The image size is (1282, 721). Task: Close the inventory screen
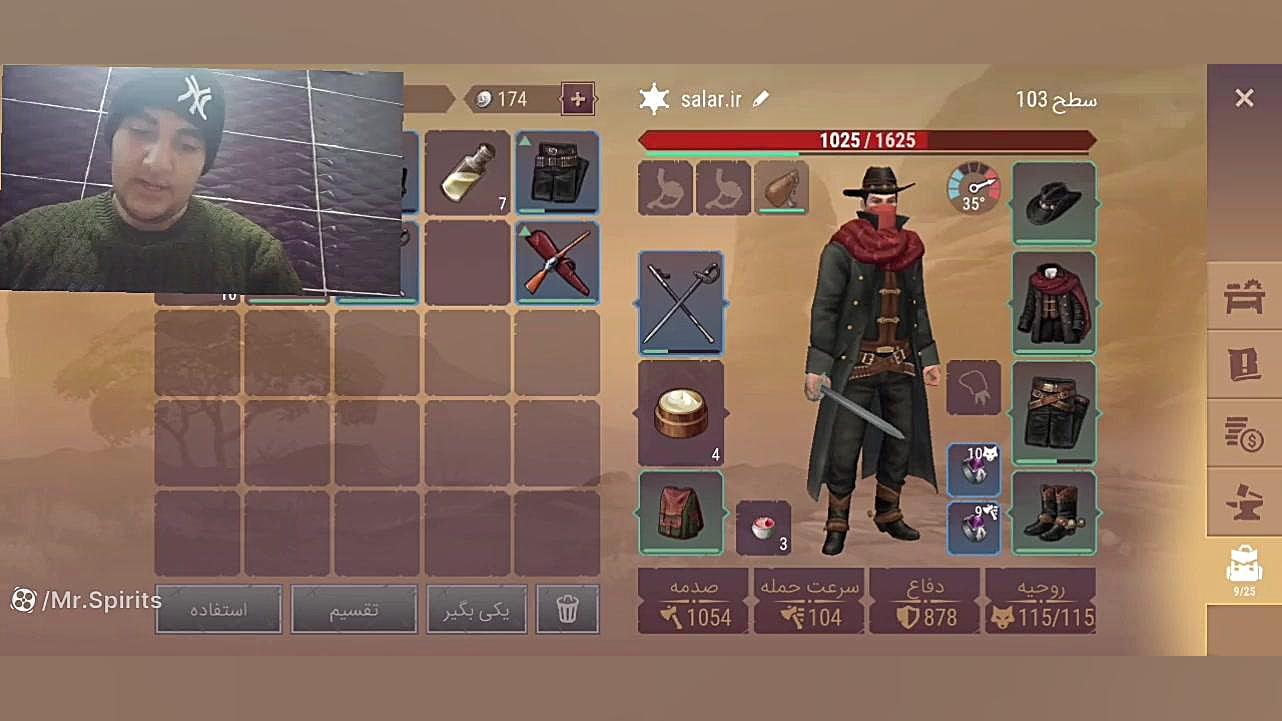[1243, 98]
